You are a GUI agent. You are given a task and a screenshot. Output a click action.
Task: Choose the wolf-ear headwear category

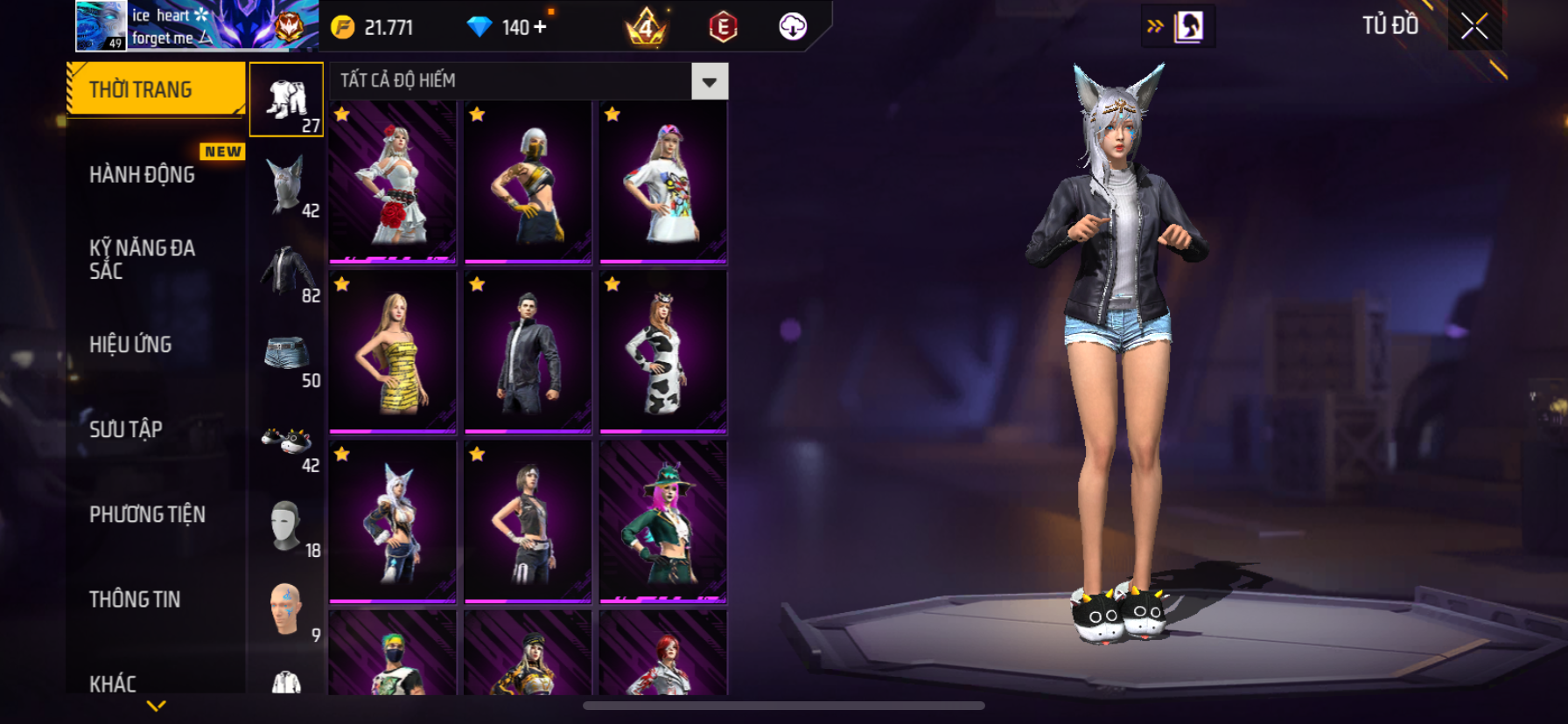coord(287,184)
